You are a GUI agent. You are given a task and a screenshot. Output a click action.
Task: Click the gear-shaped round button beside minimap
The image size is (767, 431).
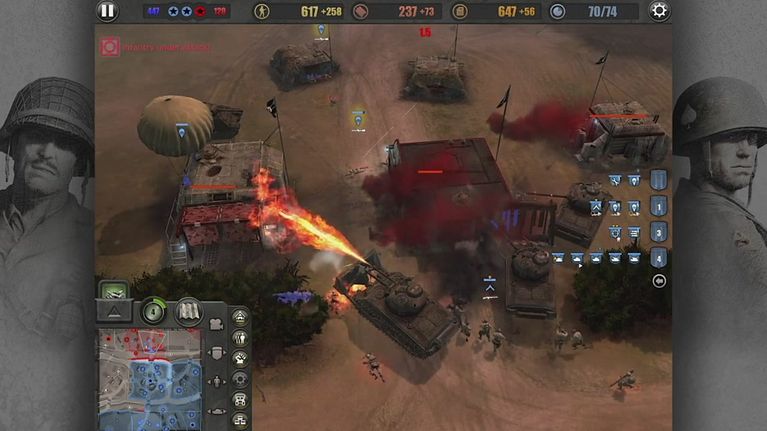tap(240, 379)
